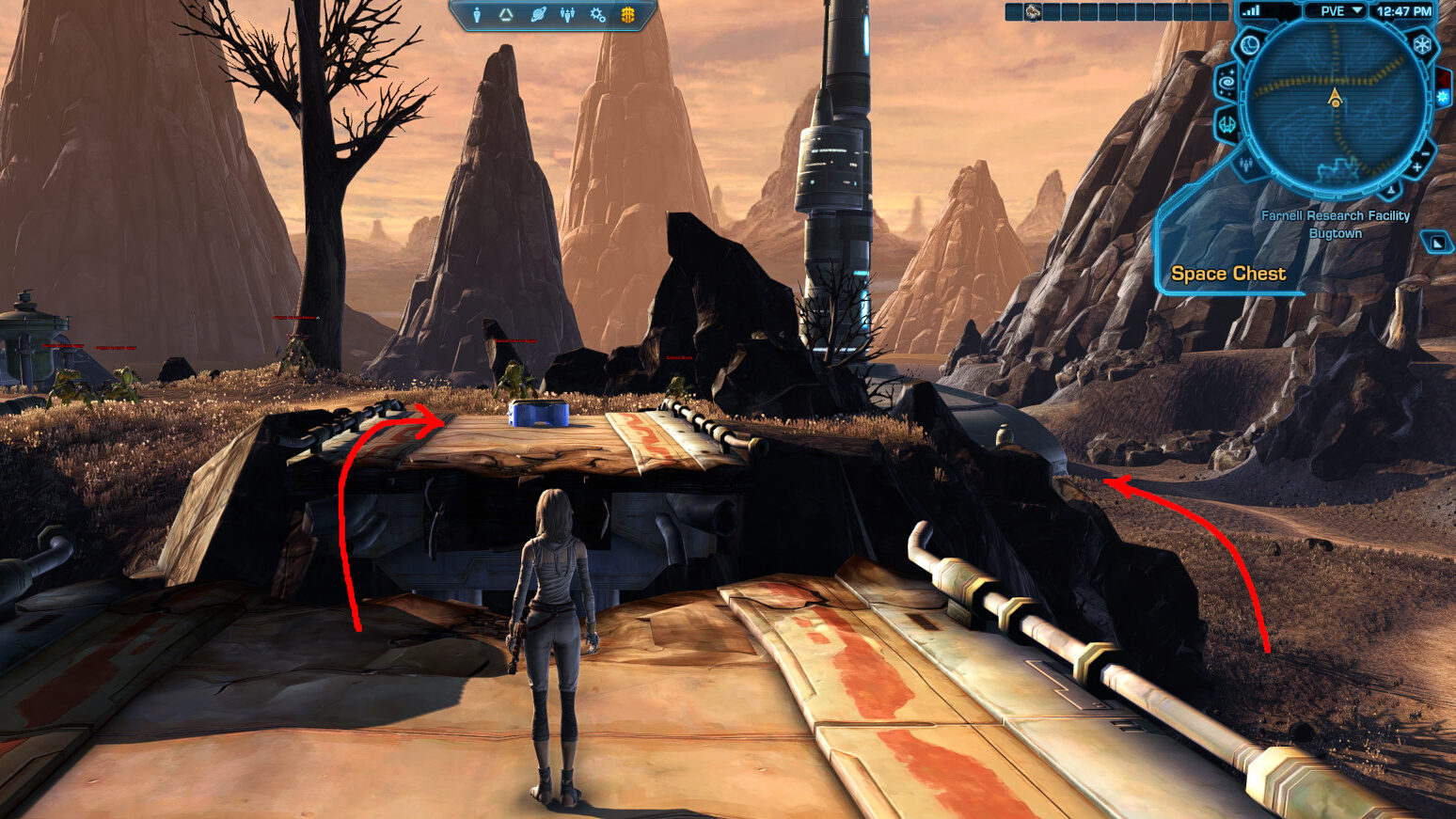Open the character sheet person icon
Image resolution: width=1456 pixels, height=819 pixels.
[x=477, y=14]
